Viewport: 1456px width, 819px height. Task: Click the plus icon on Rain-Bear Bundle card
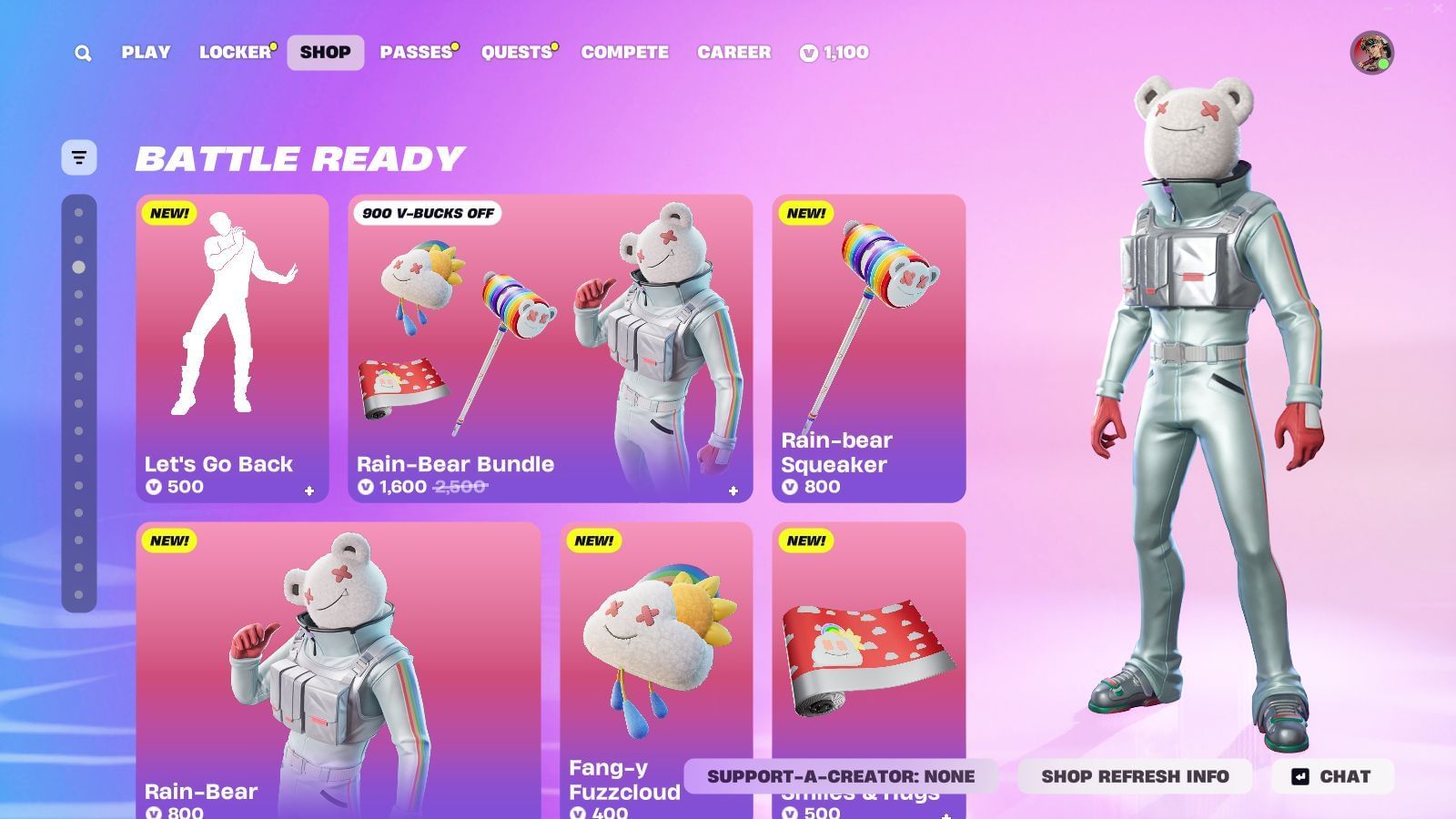click(x=733, y=490)
